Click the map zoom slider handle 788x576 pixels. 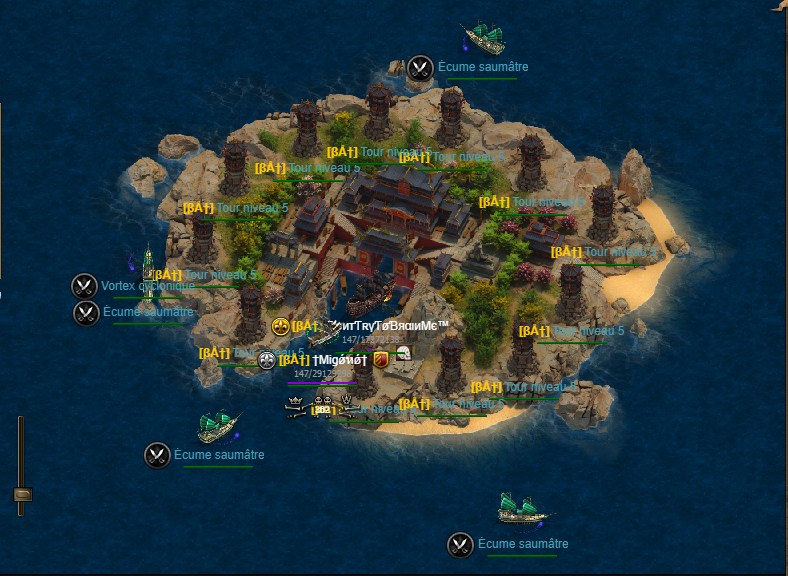pyautogui.click(x=21, y=494)
